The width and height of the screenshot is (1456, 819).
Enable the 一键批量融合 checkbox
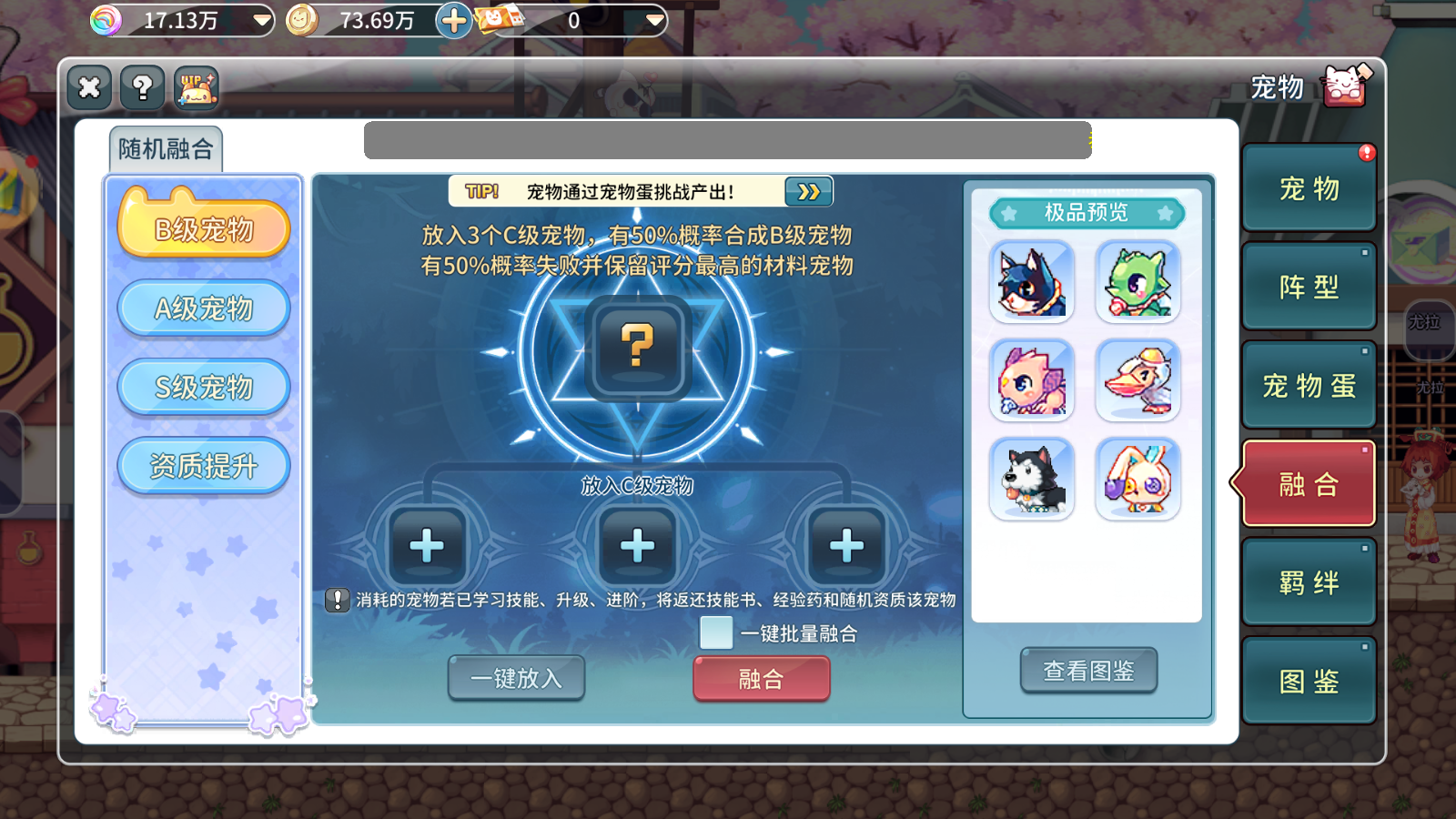pos(716,632)
